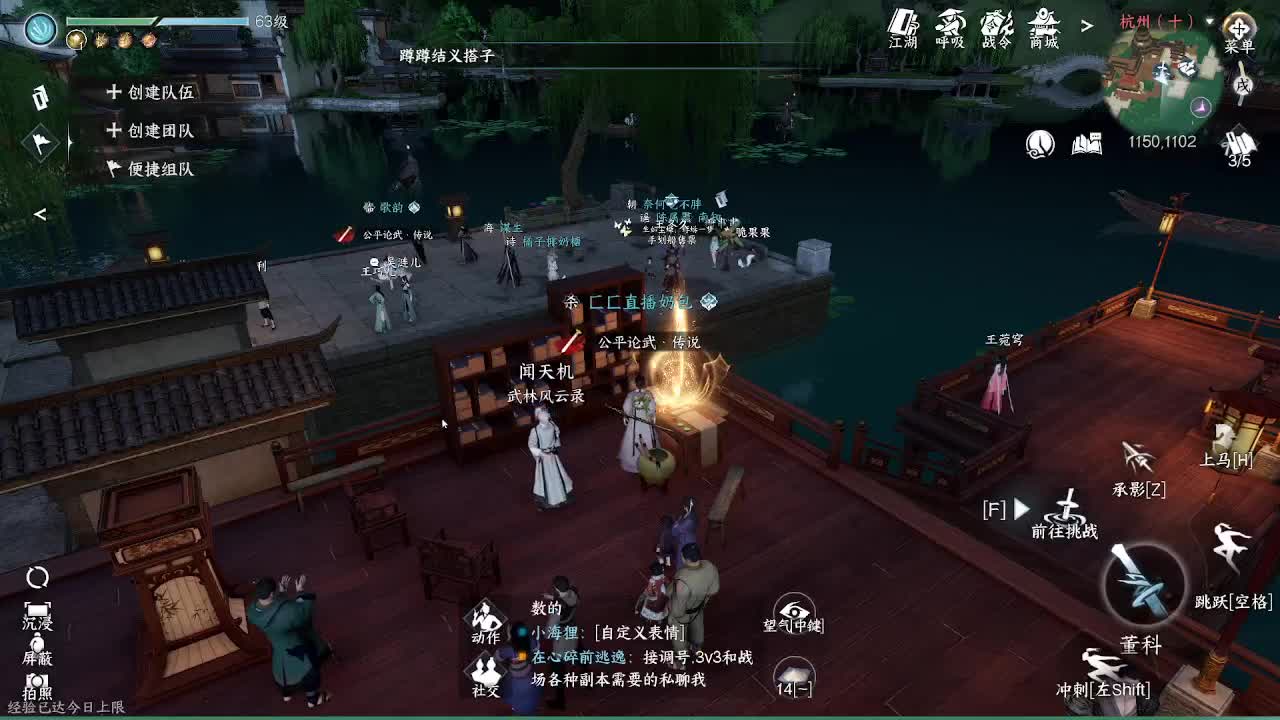This screenshot has width=1280, height=720.
Task: Click the chevron next to the map icons
Action: coord(1086,22)
